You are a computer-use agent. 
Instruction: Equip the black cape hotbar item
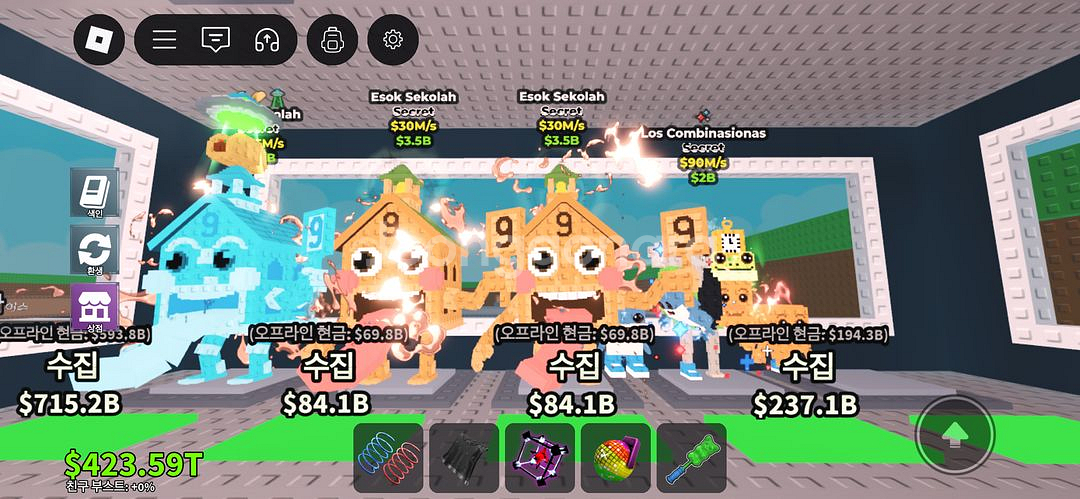464,457
